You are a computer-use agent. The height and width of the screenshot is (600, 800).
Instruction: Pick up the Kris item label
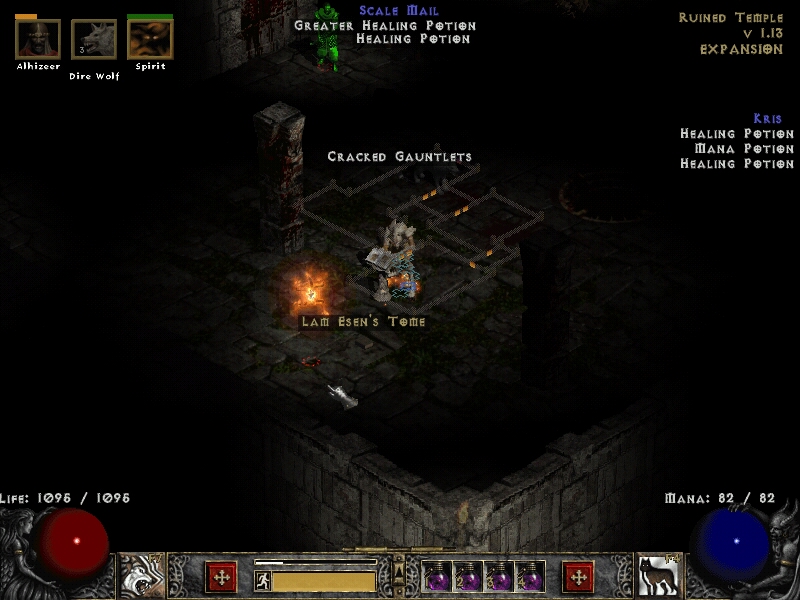coord(768,119)
